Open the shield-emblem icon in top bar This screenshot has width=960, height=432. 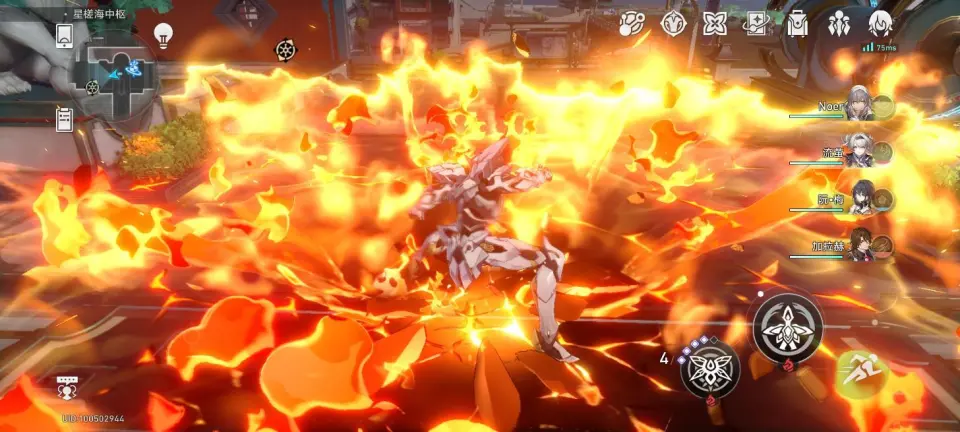click(673, 24)
